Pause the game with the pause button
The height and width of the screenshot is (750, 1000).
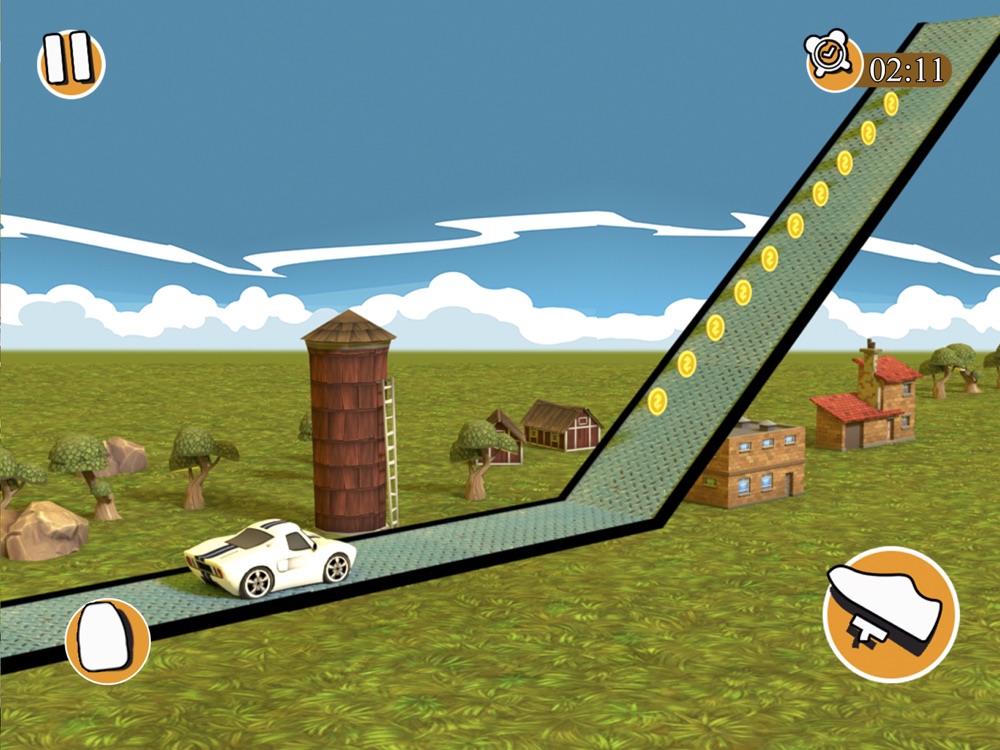point(71,63)
